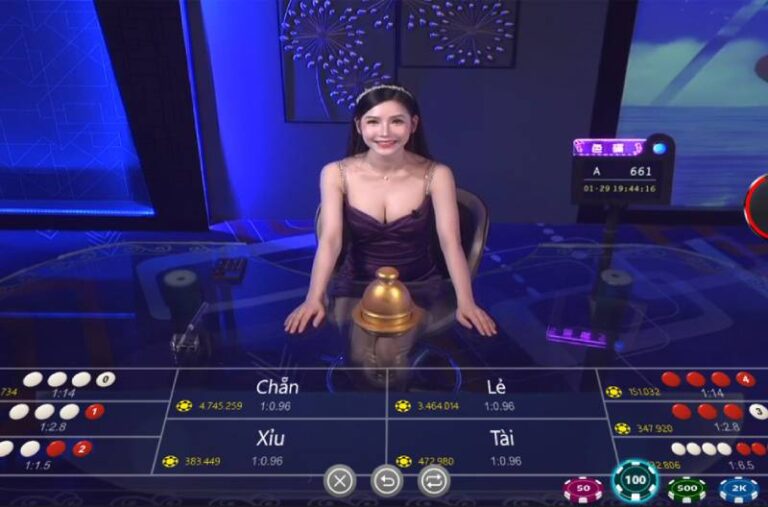Viewport: 768px width, 507px height.
Task: Pick the teal 100 chip
Action: point(634,481)
